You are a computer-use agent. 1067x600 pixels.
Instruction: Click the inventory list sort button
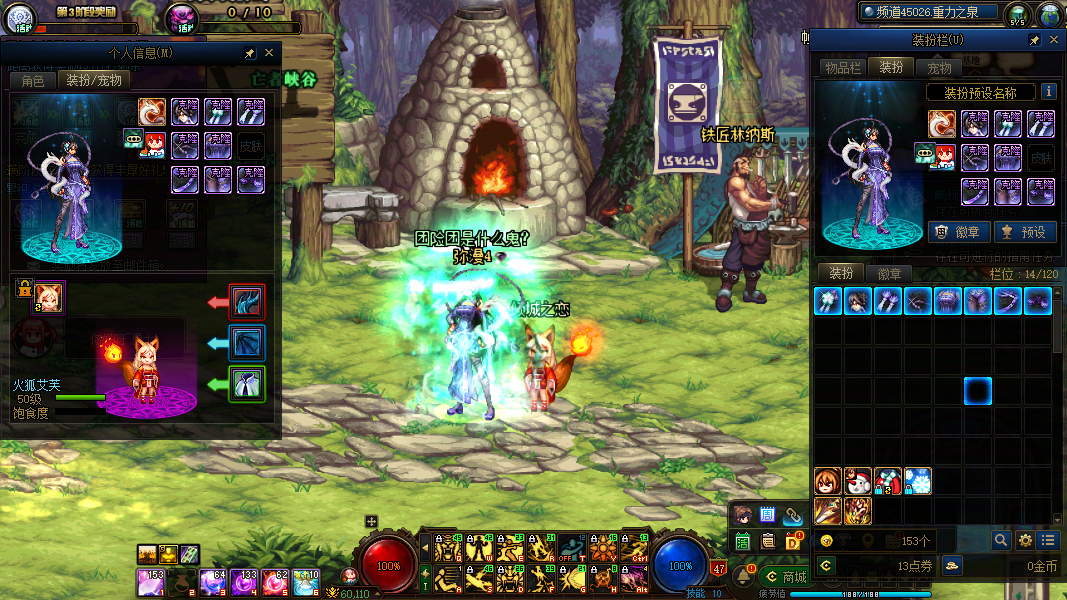point(1048,540)
